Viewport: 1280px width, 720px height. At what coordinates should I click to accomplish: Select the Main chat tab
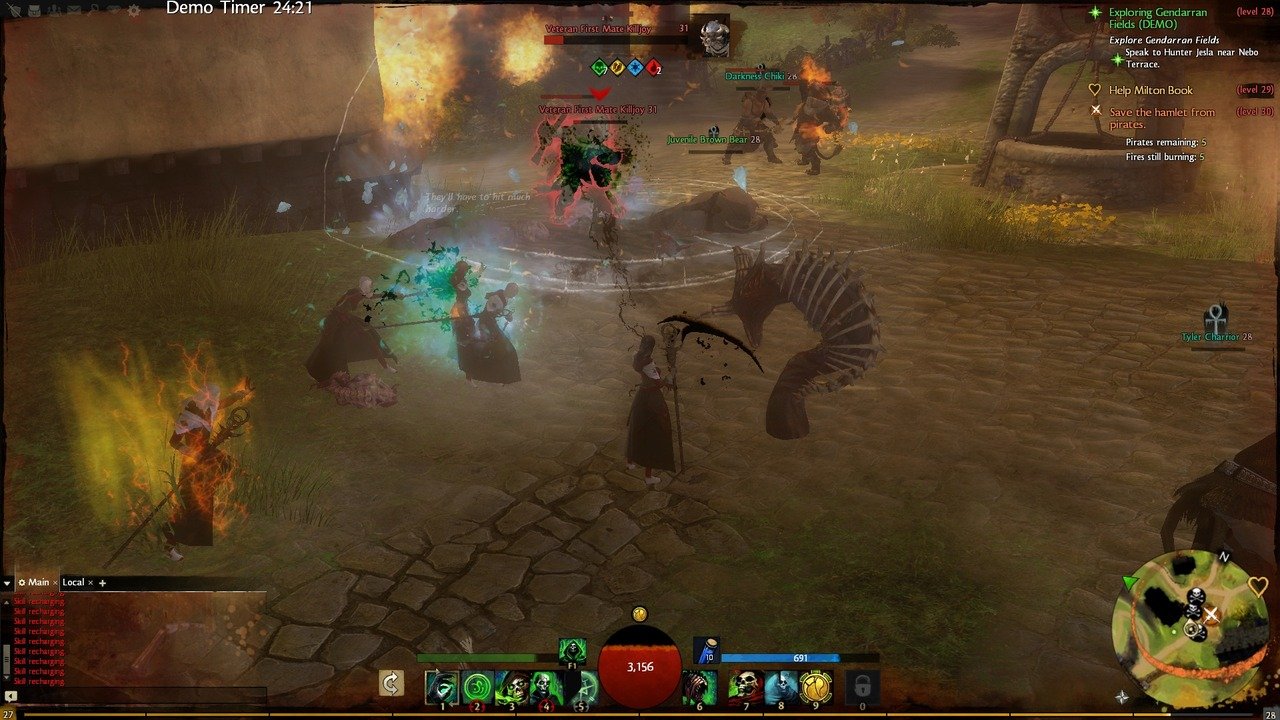[x=38, y=582]
